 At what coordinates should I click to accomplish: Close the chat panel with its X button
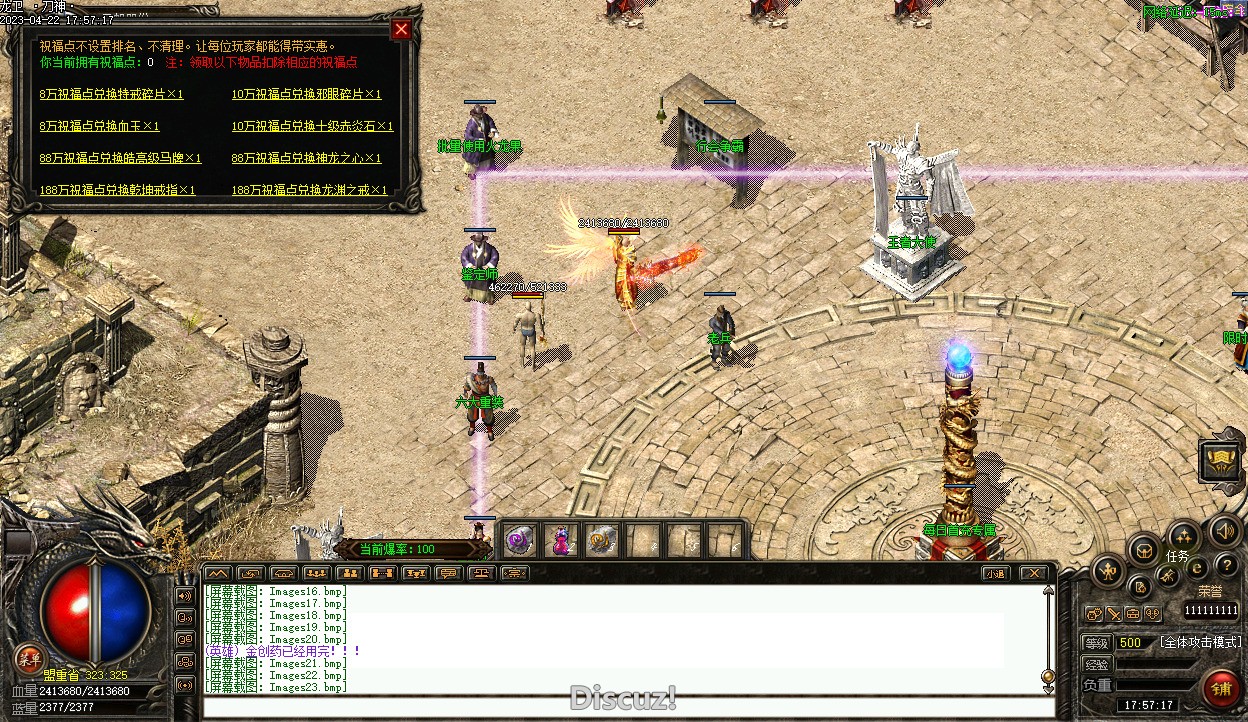(1033, 573)
